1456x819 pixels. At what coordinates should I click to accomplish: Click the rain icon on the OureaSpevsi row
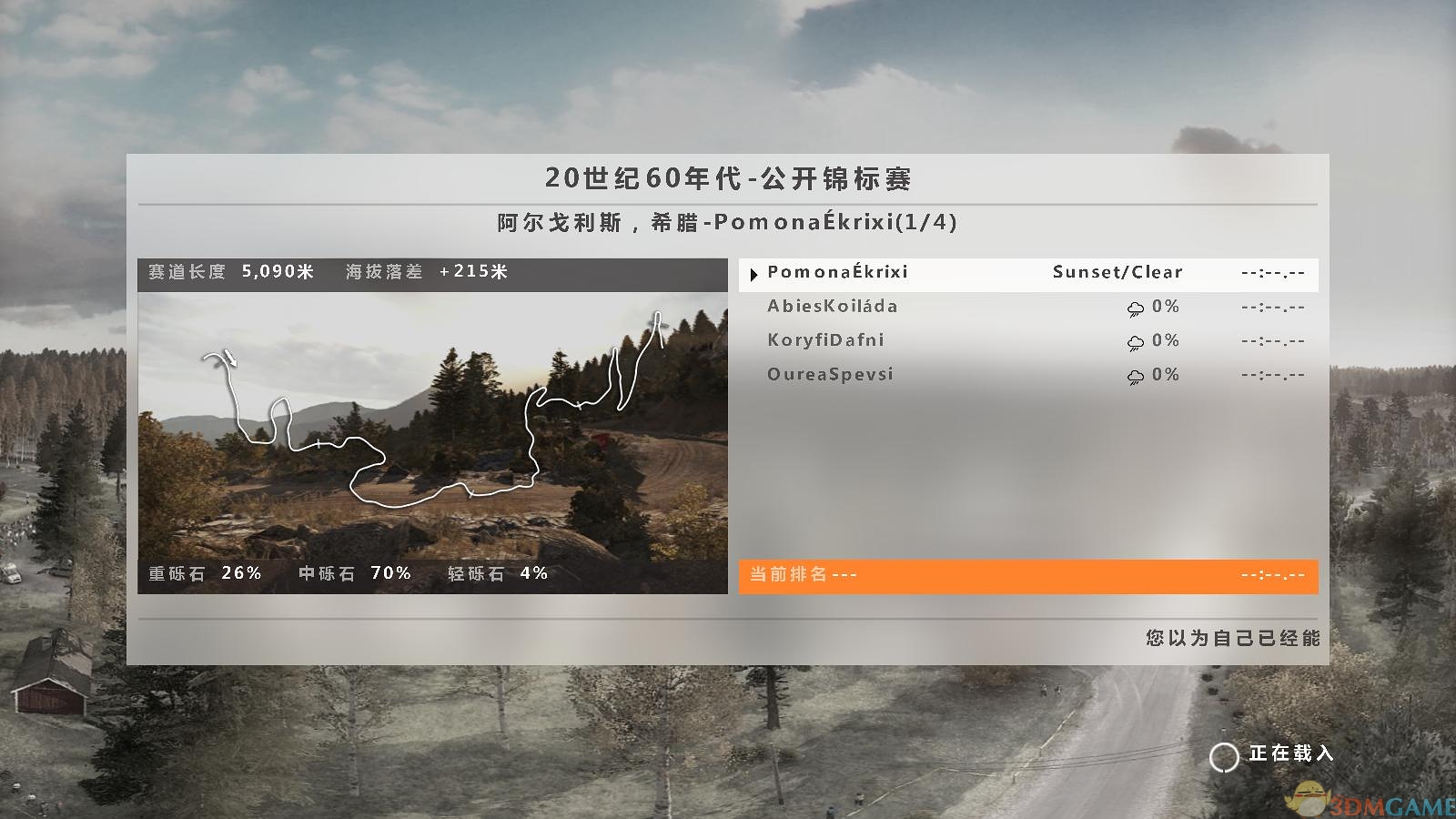pyautogui.click(x=1135, y=375)
